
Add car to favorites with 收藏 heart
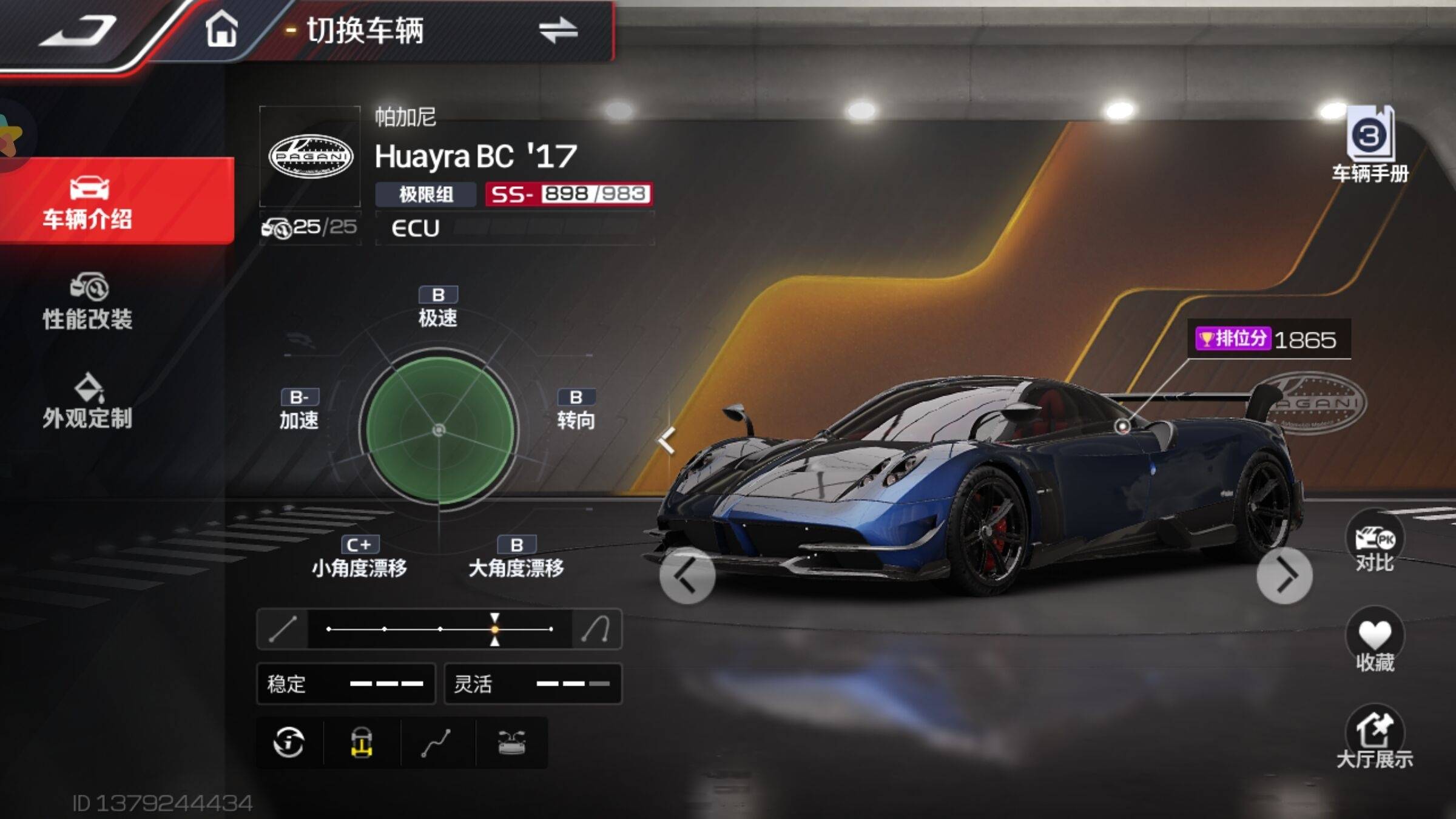point(1374,641)
